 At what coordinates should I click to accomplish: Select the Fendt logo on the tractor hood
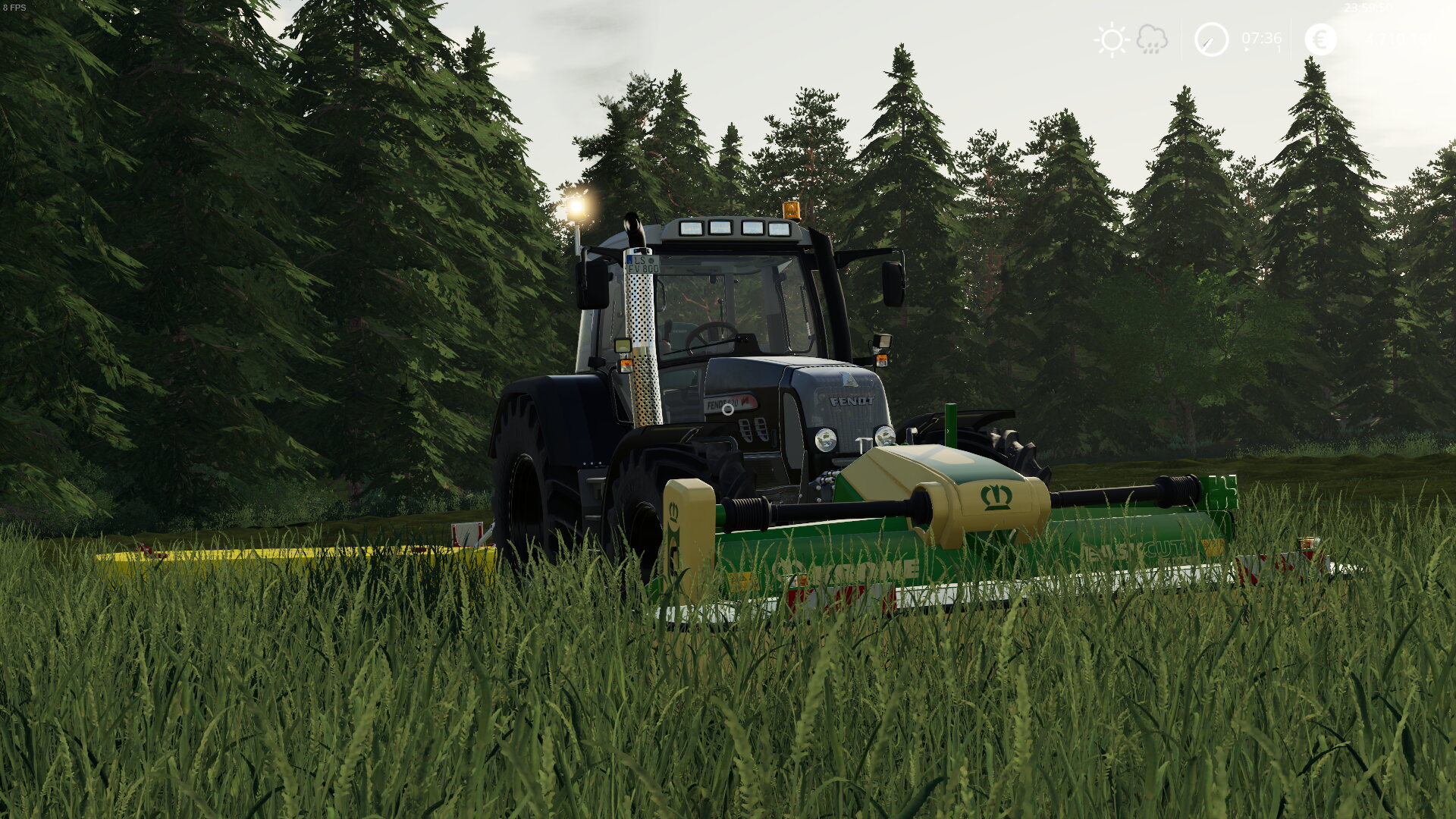(x=852, y=401)
